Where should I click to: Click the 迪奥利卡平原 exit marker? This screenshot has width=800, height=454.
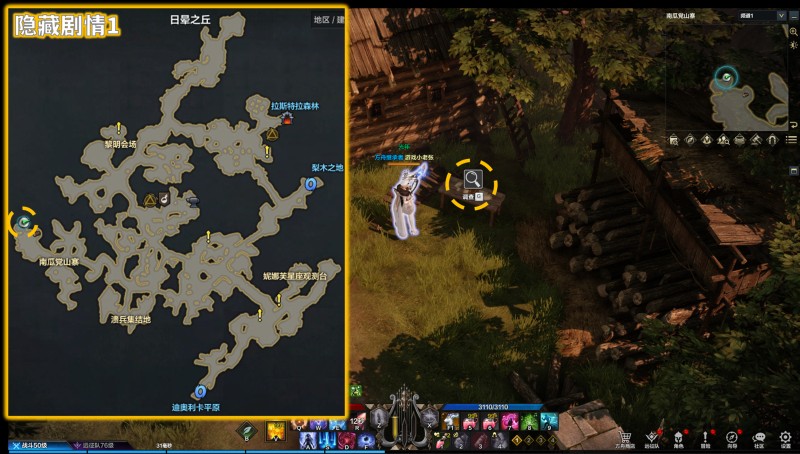[x=202, y=391]
